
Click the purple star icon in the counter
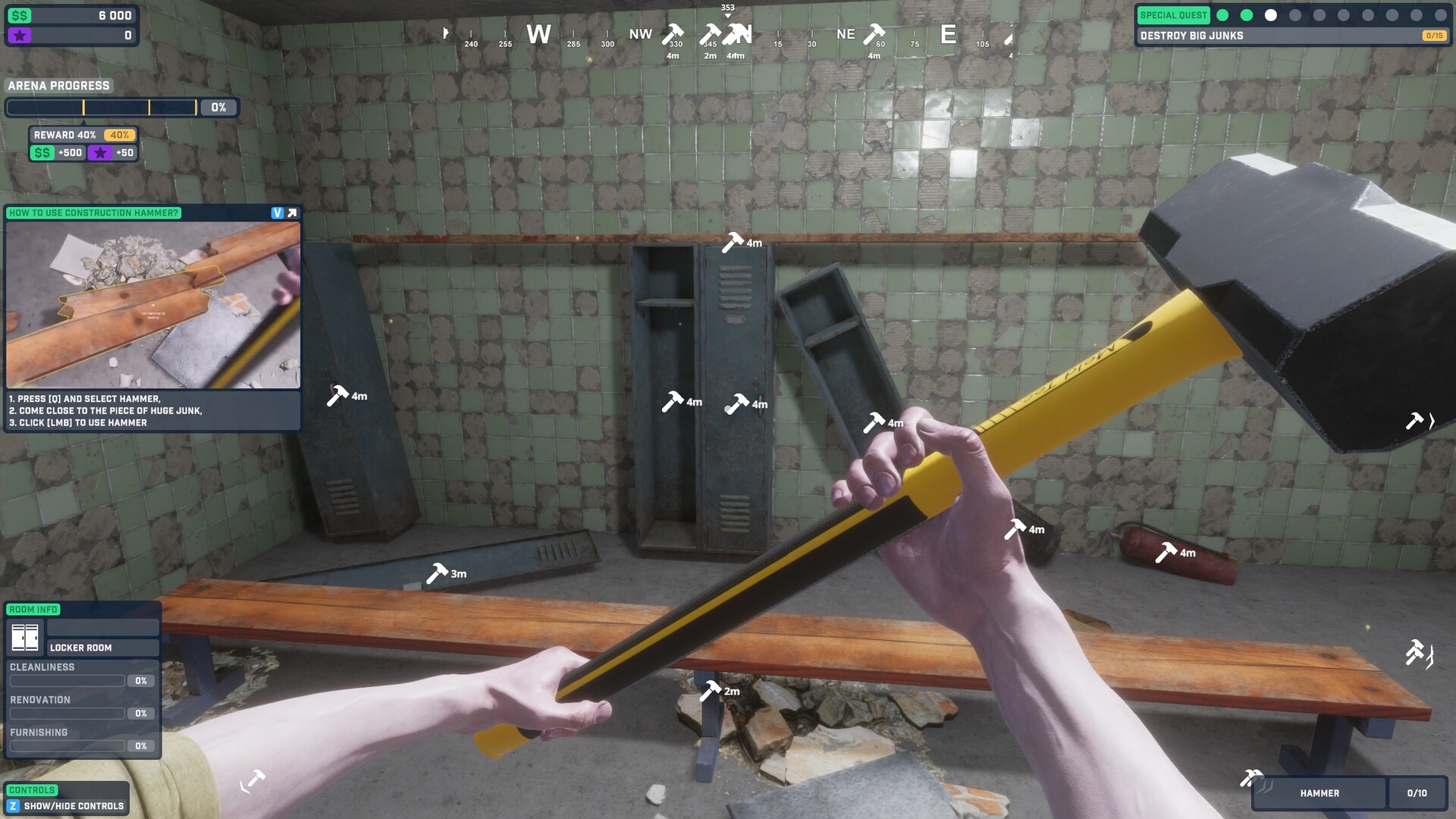point(20,34)
